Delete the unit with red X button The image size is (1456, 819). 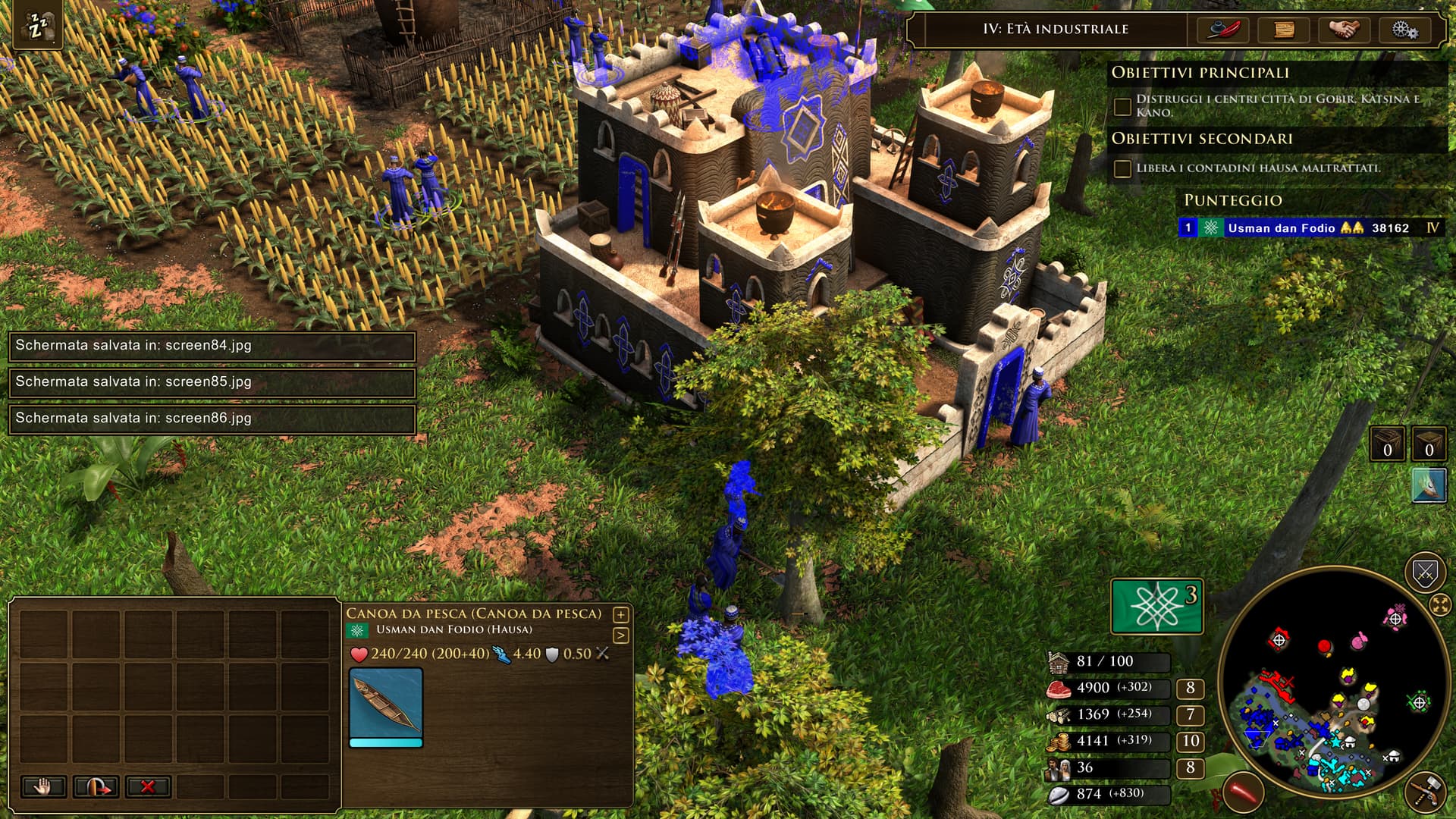(147, 786)
